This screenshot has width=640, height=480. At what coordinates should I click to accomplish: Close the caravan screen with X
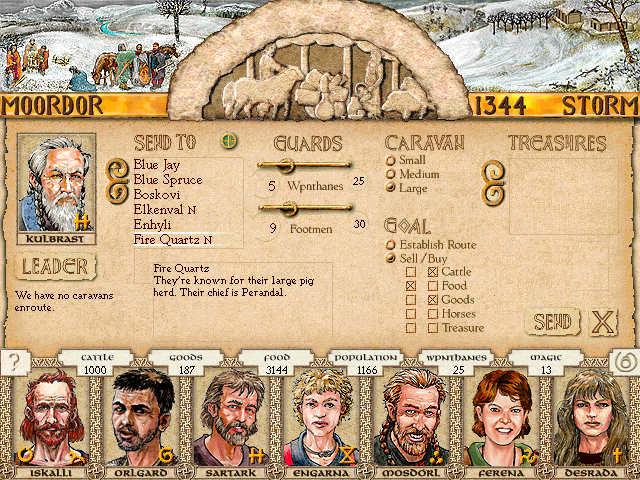(602, 322)
